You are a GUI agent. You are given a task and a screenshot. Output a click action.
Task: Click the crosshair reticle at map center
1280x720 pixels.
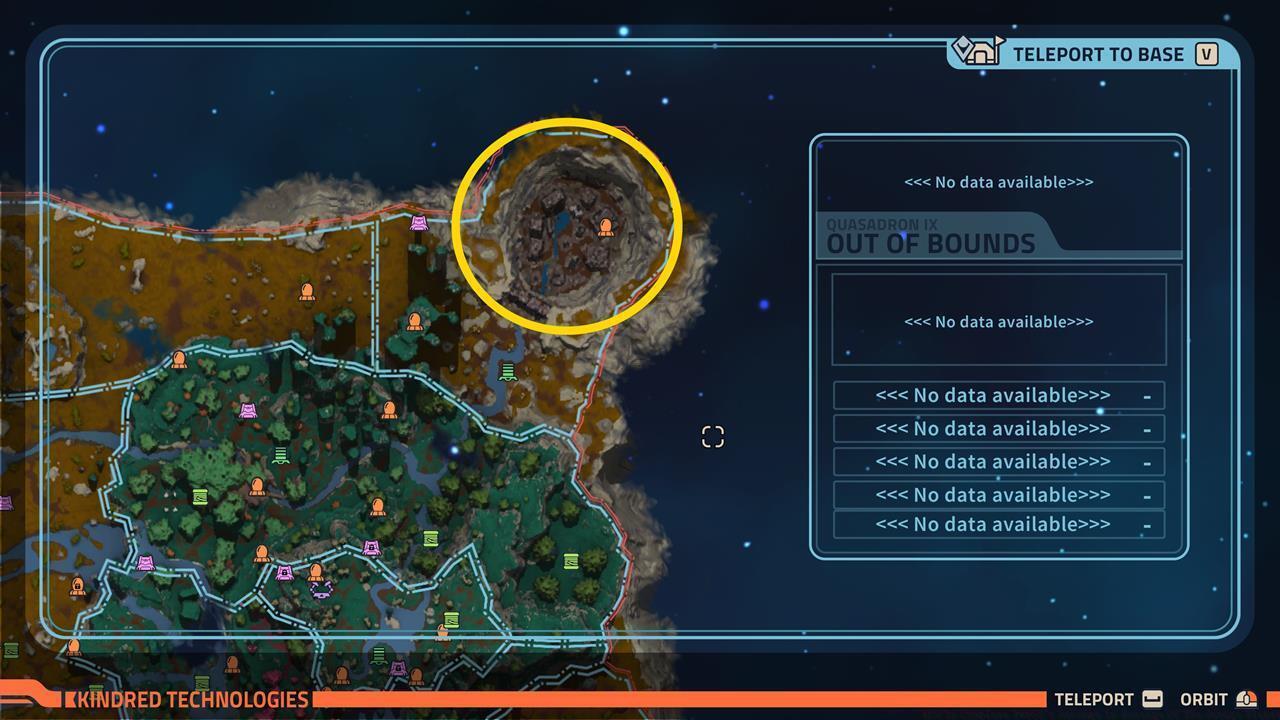click(x=712, y=435)
